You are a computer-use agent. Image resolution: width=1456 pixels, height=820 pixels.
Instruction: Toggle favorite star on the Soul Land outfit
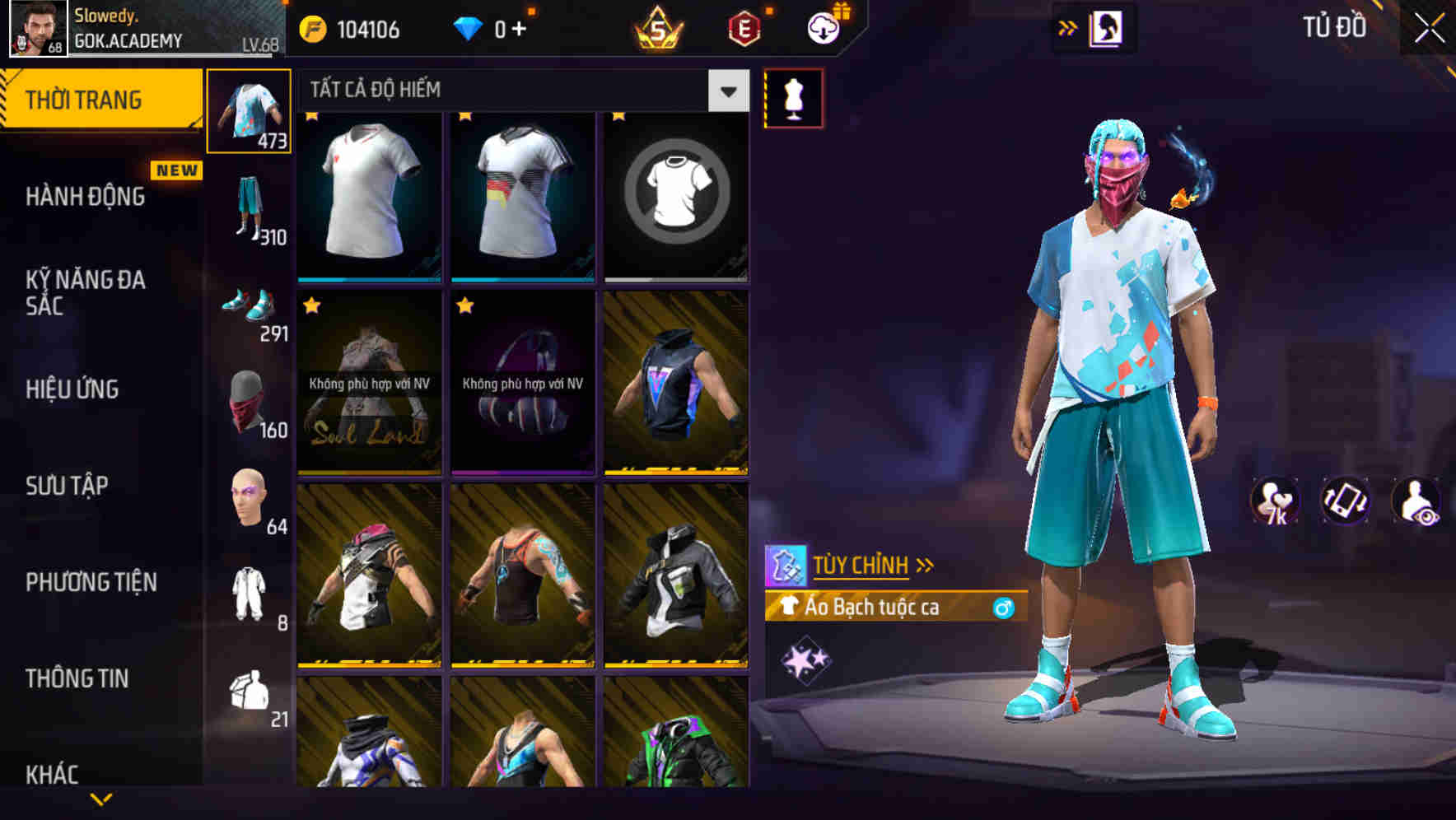(310, 305)
